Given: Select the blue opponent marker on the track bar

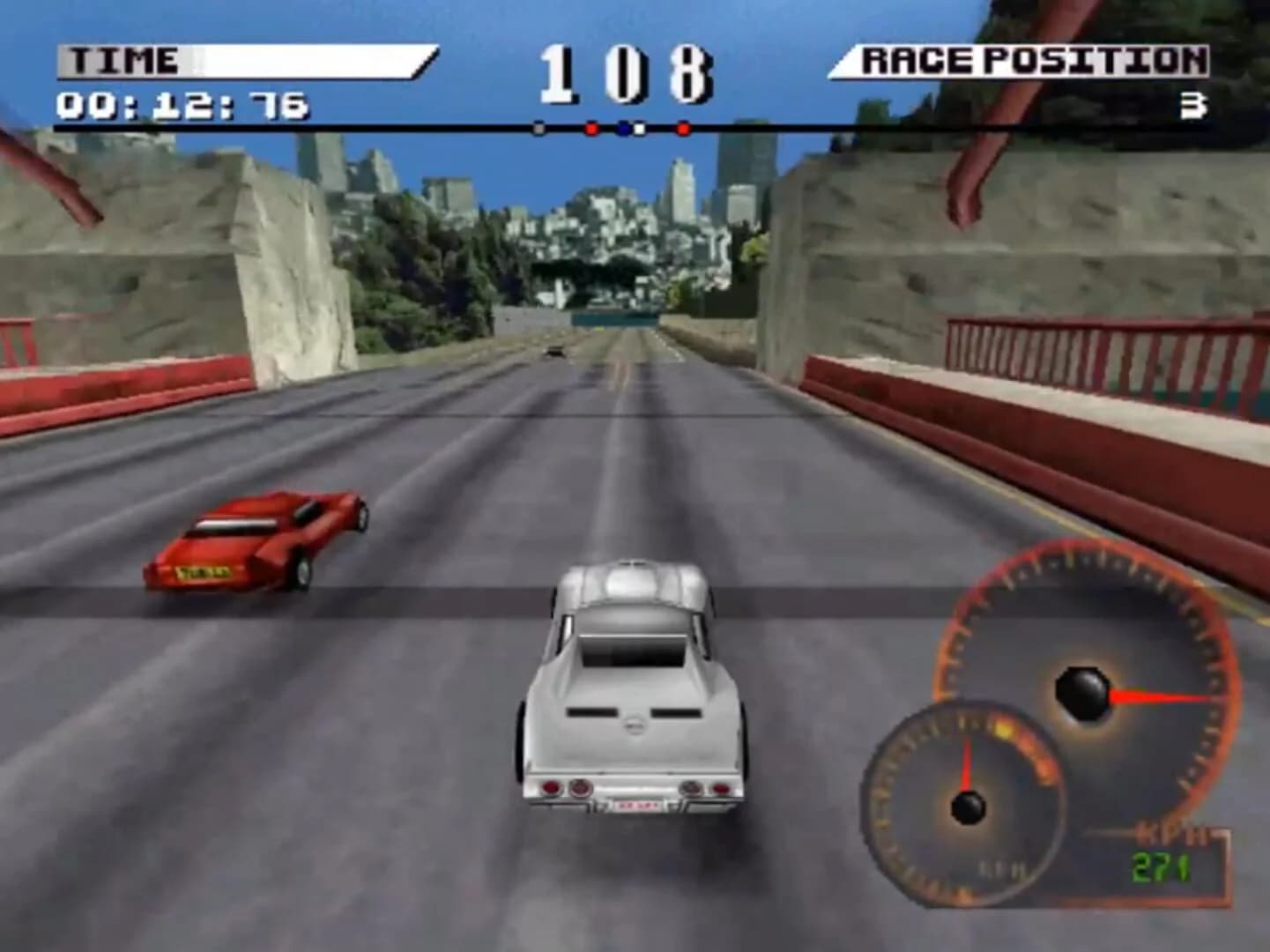Looking at the screenshot, I should pyautogui.click(x=623, y=128).
